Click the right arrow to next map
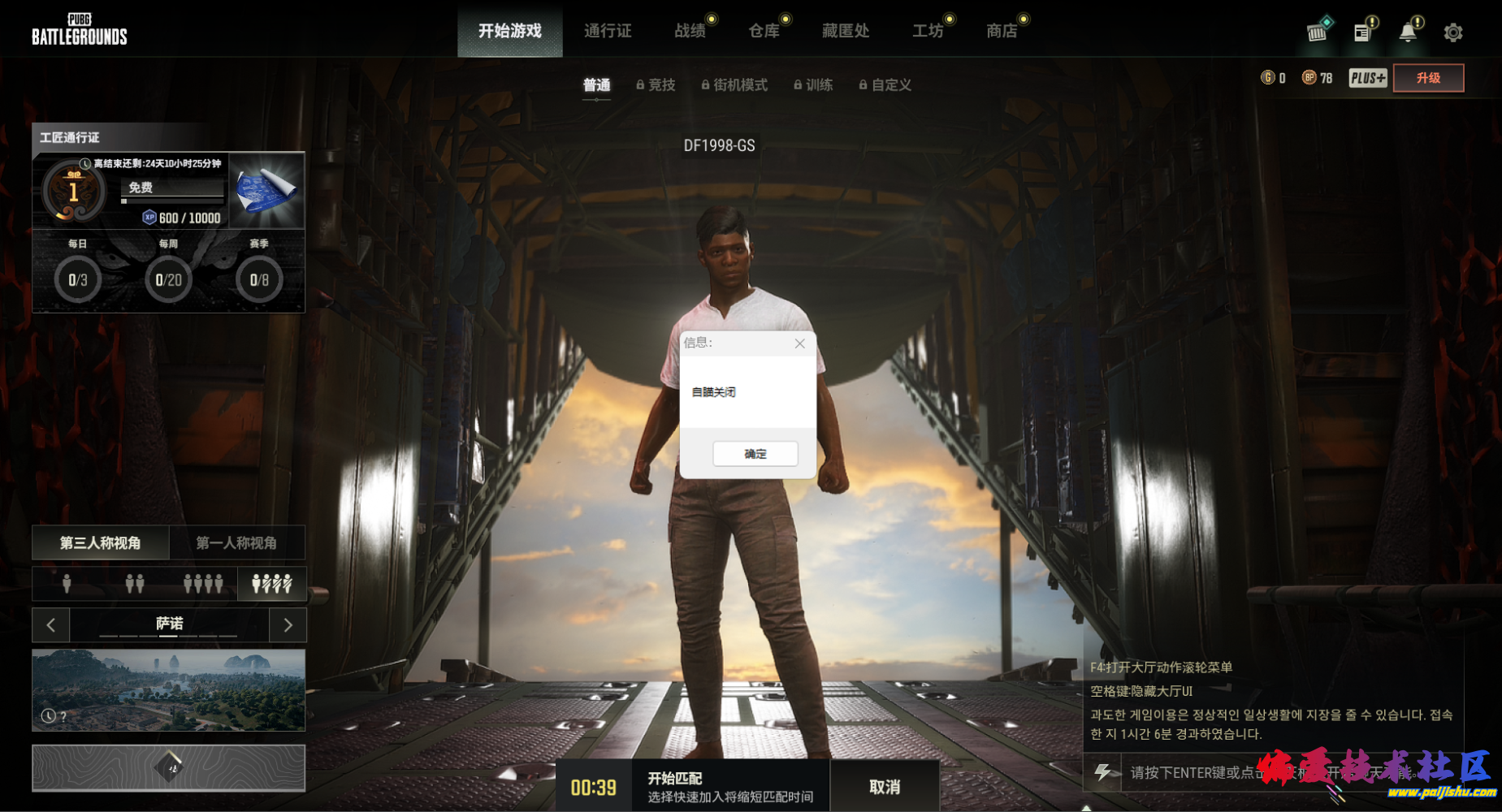Image resolution: width=1502 pixels, height=812 pixels. pyautogui.click(x=288, y=624)
